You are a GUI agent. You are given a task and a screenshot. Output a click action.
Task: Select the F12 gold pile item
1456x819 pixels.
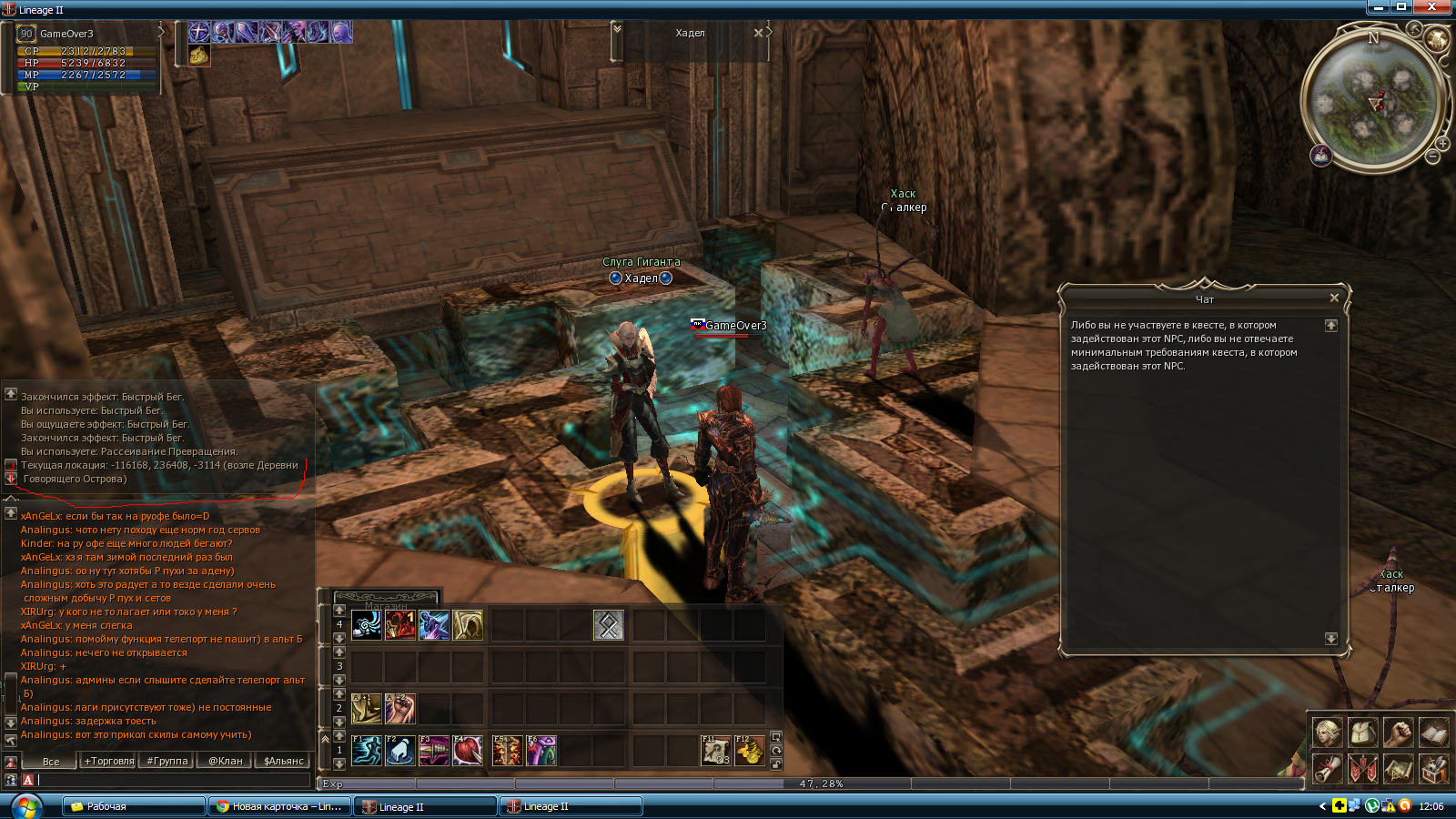pyautogui.click(x=750, y=751)
